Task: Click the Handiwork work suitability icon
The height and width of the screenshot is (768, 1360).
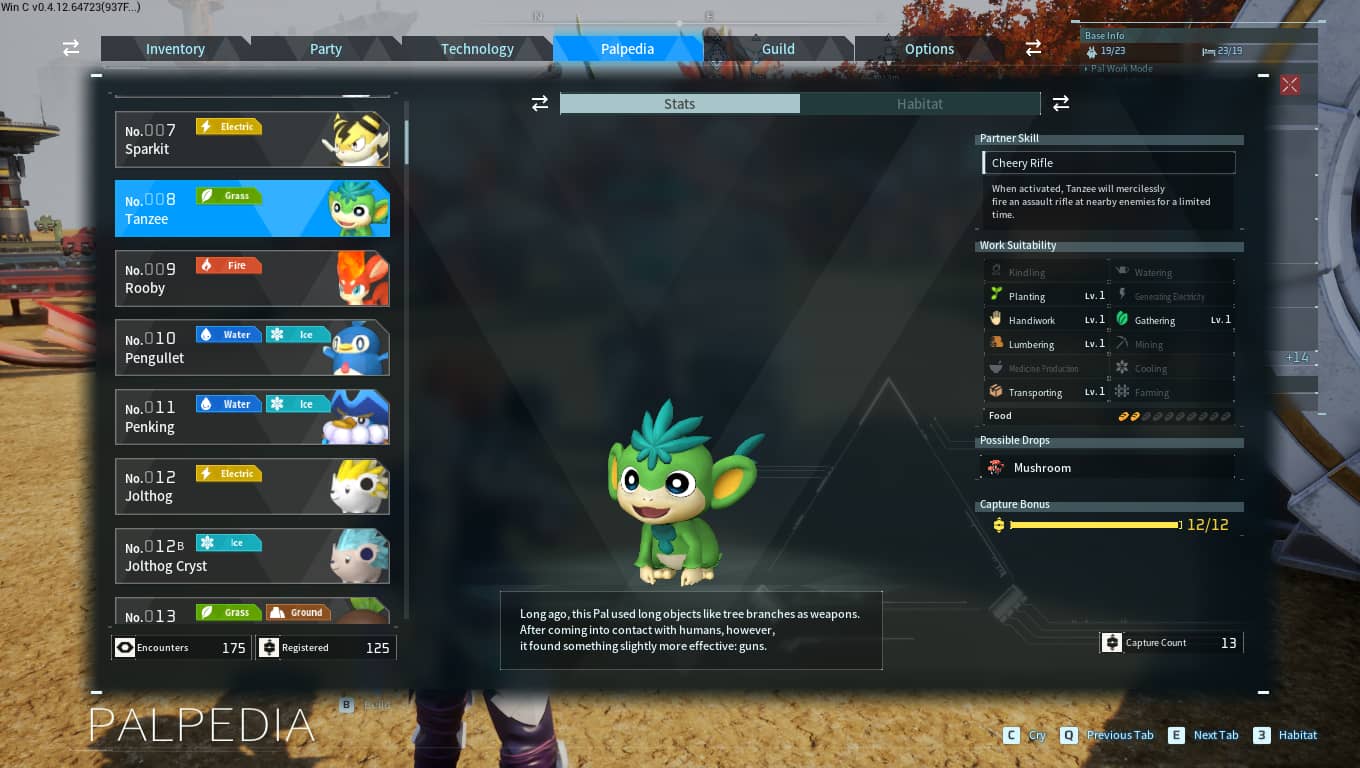Action: point(995,319)
